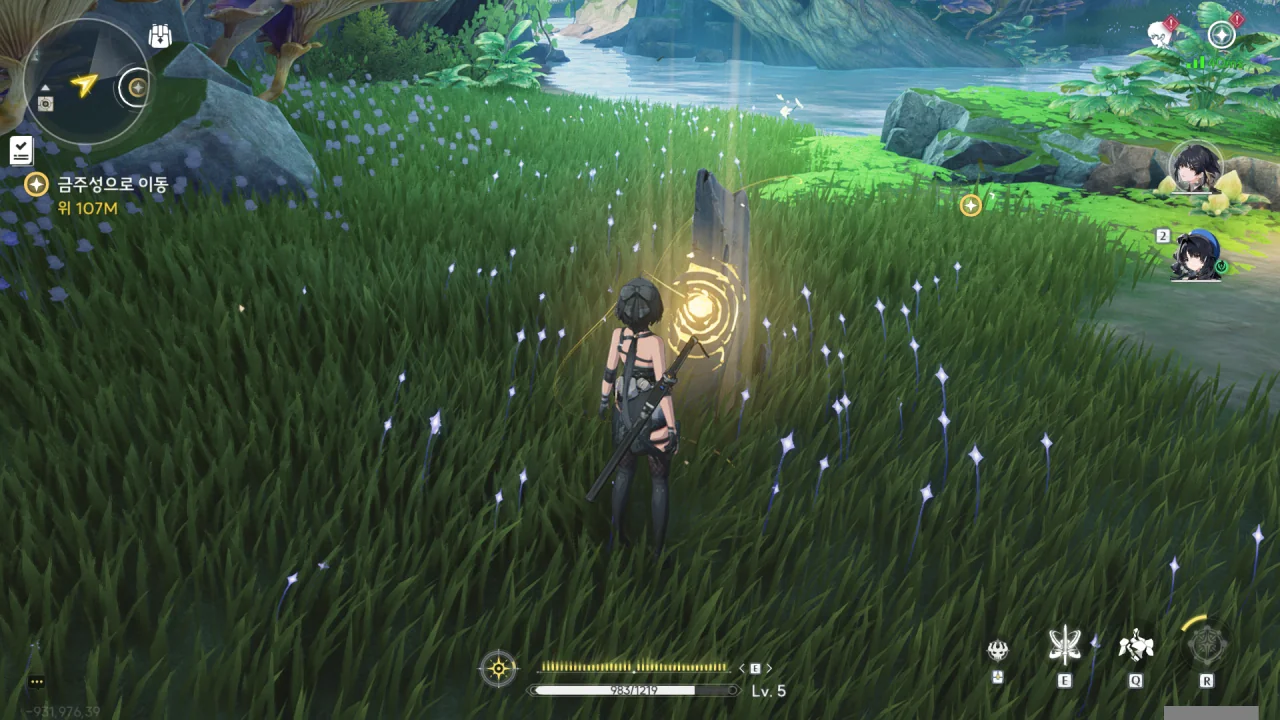Open the backpack inventory icon
The height and width of the screenshot is (720, 1280).
pyautogui.click(x=159, y=37)
